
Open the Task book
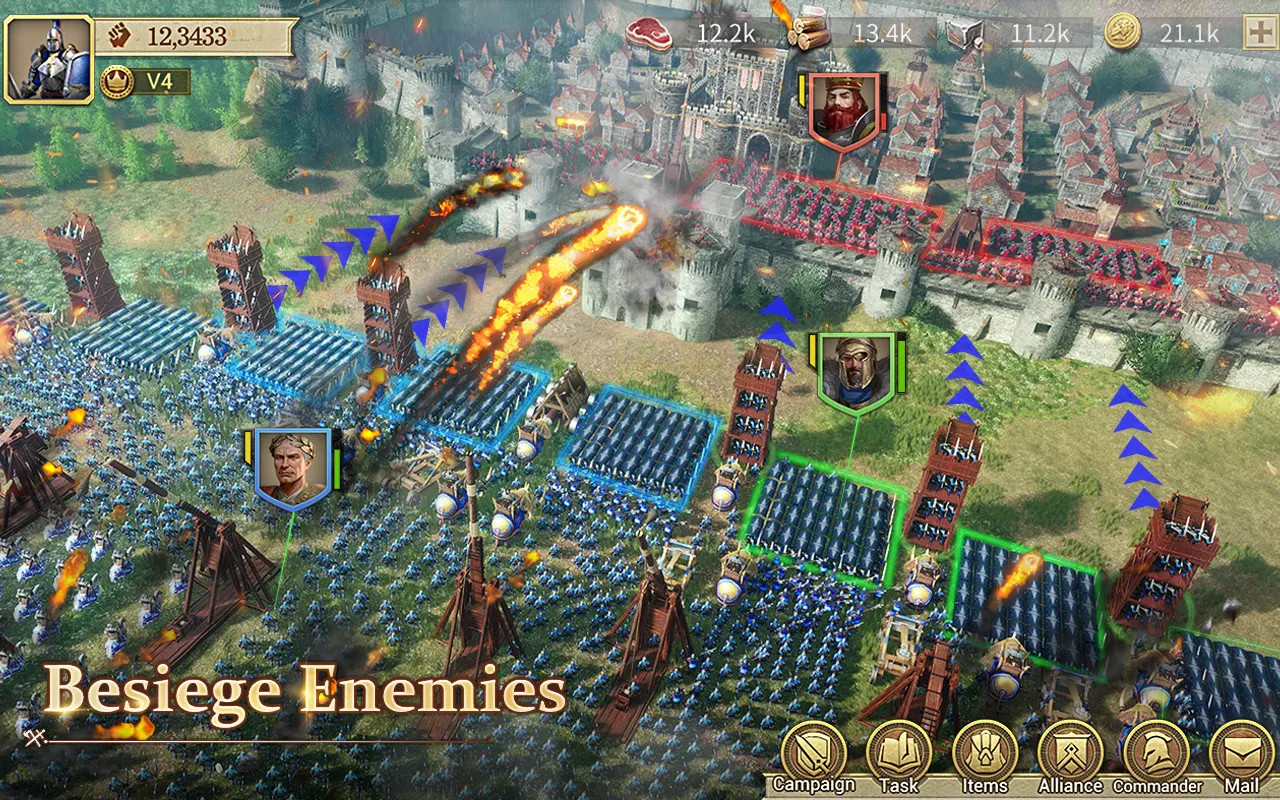click(898, 757)
